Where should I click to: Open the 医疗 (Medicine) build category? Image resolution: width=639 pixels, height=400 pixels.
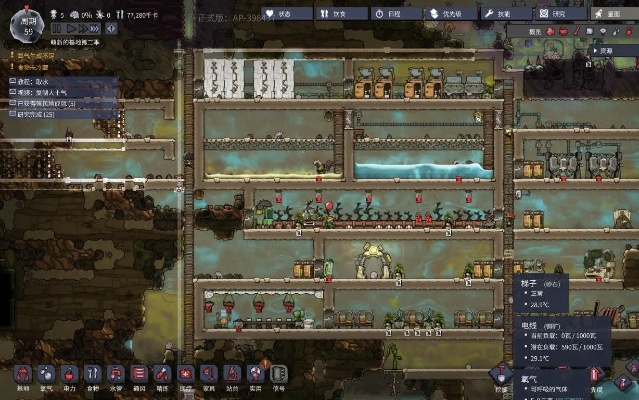(x=185, y=376)
